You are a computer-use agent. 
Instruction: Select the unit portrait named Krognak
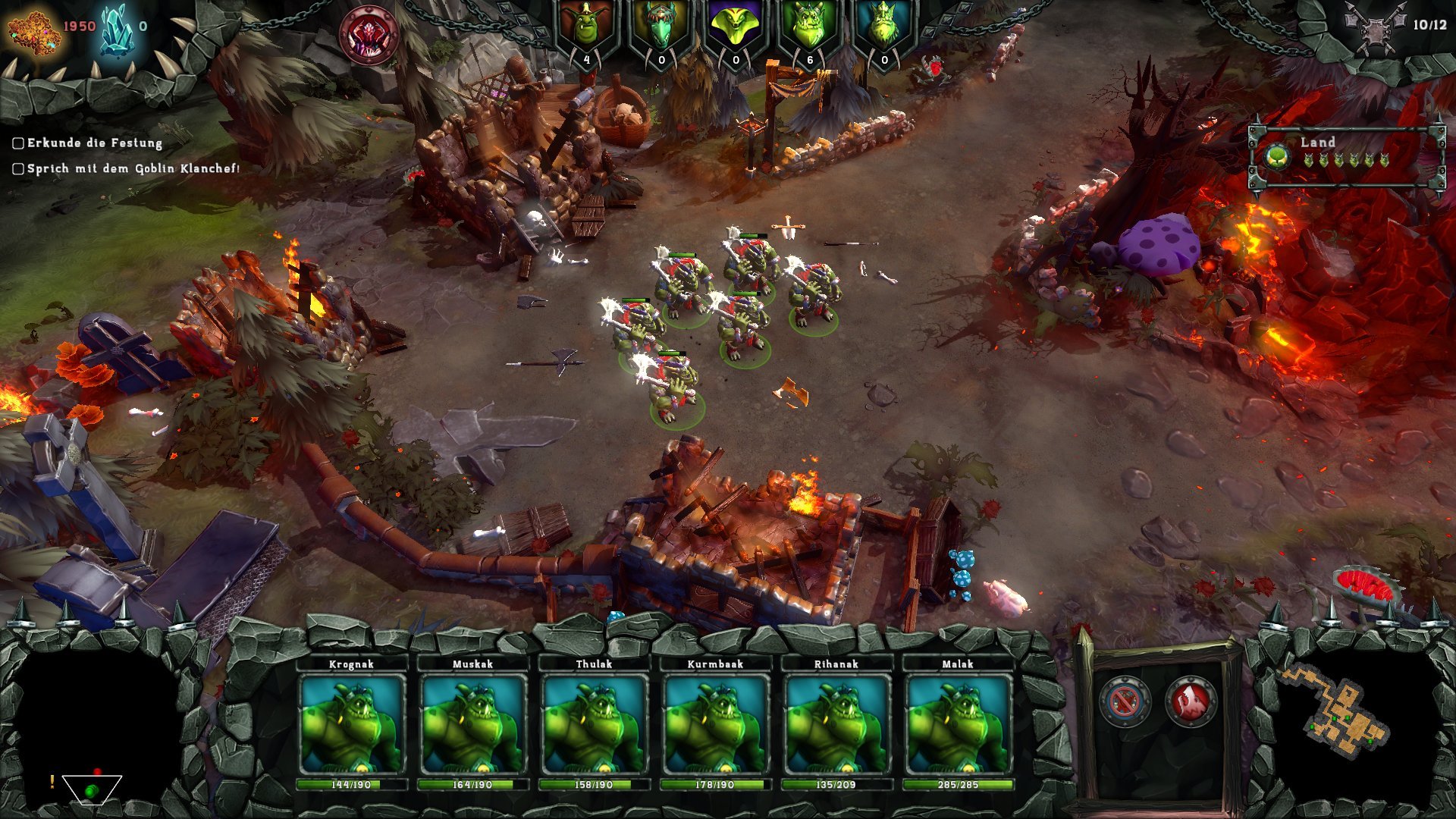(x=351, y=724)
